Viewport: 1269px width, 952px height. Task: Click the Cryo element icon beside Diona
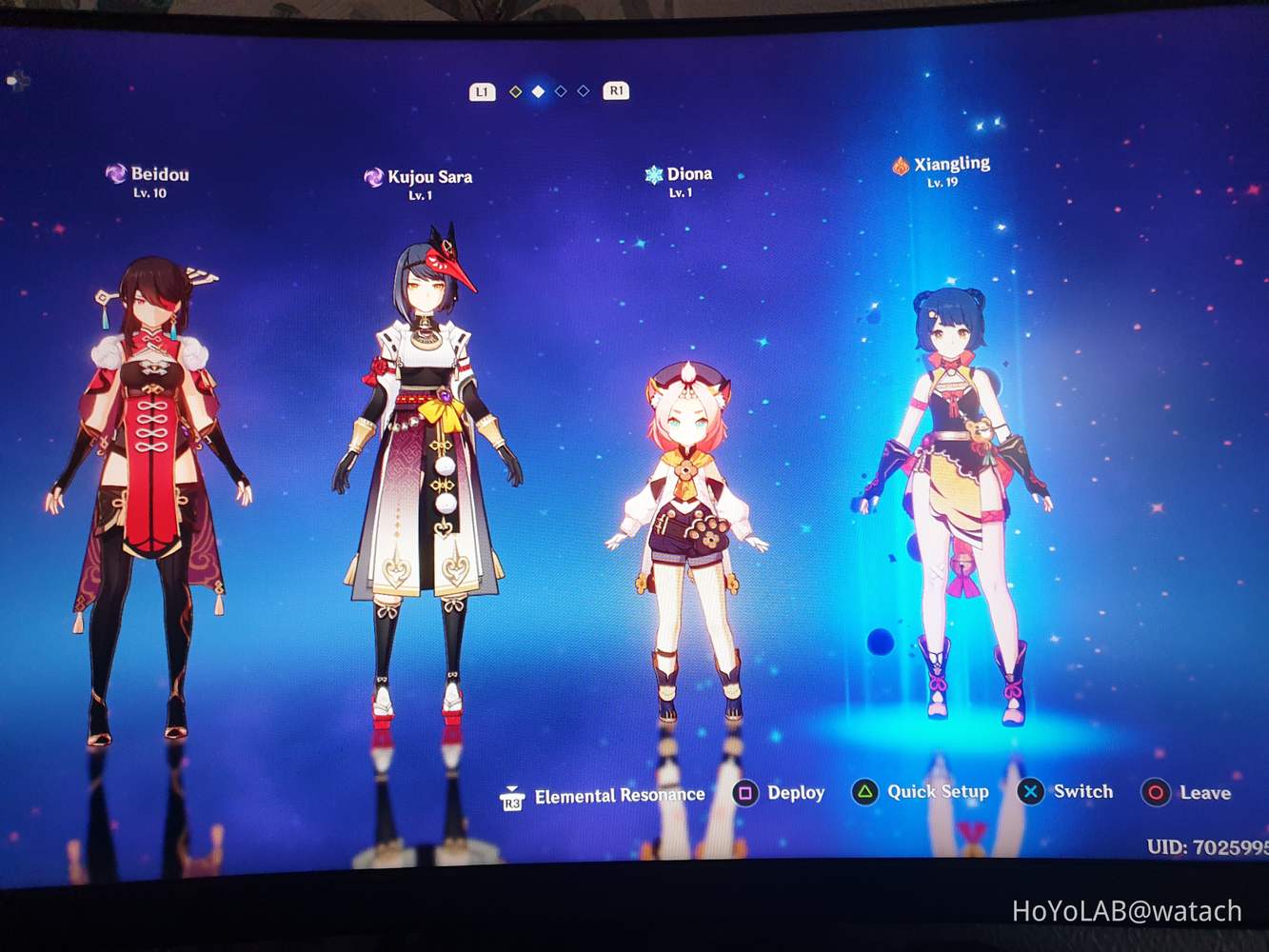(x=652, y=172)
